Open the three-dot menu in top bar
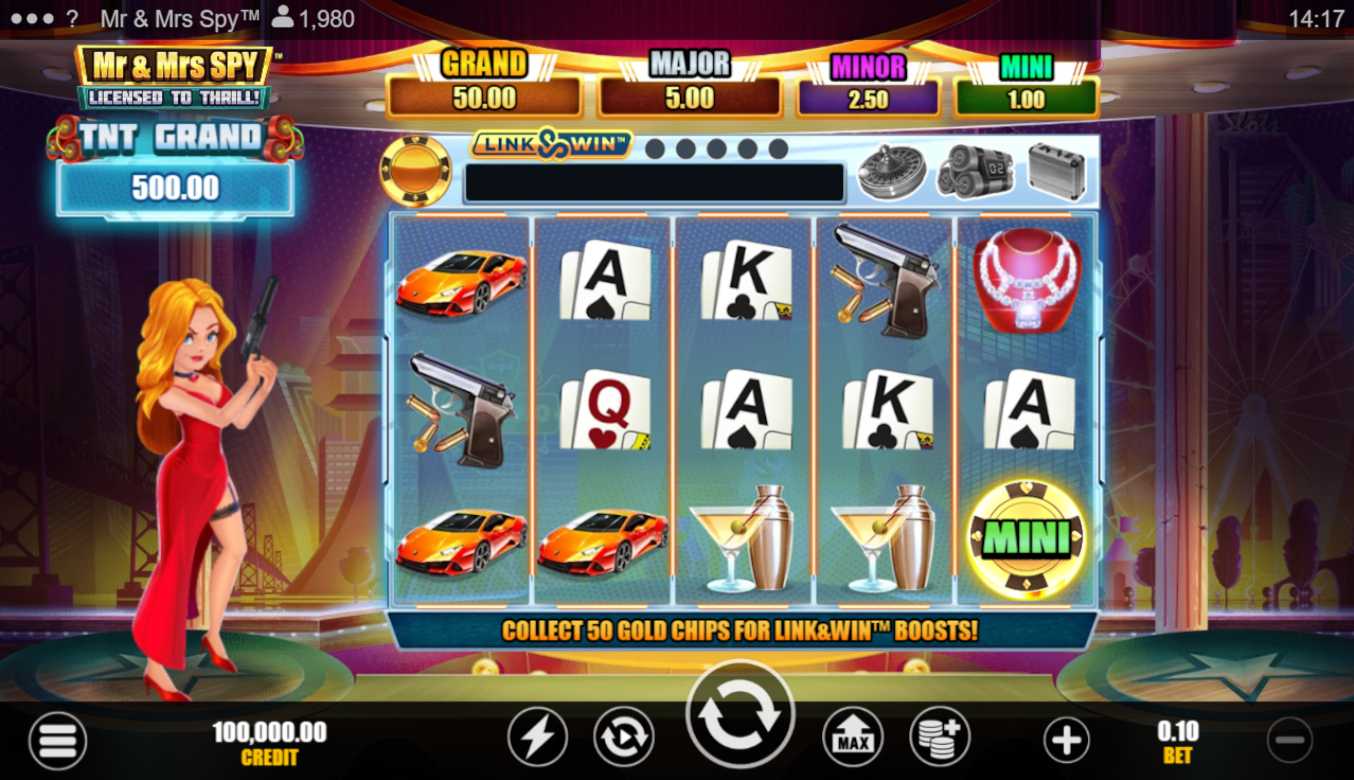The width and height of the screenshot is (1354, 780). click(x=33, y=19)
